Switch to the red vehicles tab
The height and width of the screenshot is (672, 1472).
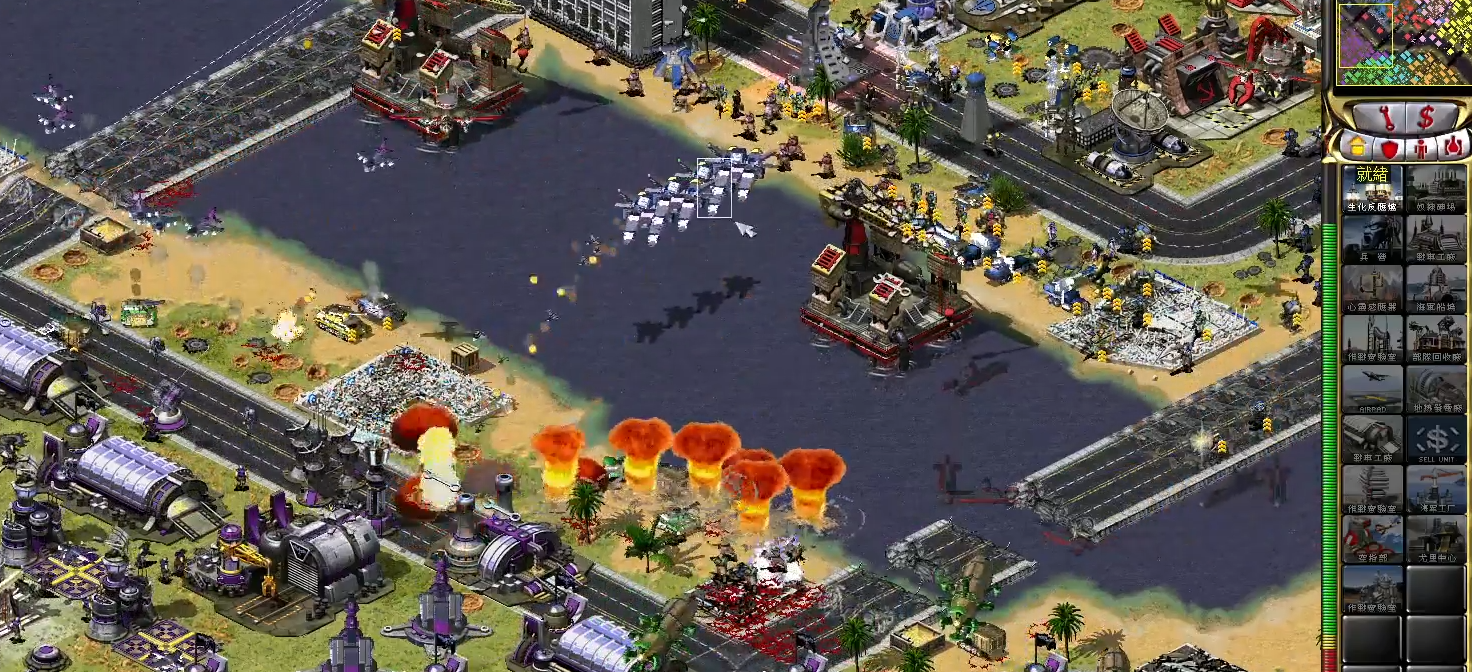coord(1453,147)
